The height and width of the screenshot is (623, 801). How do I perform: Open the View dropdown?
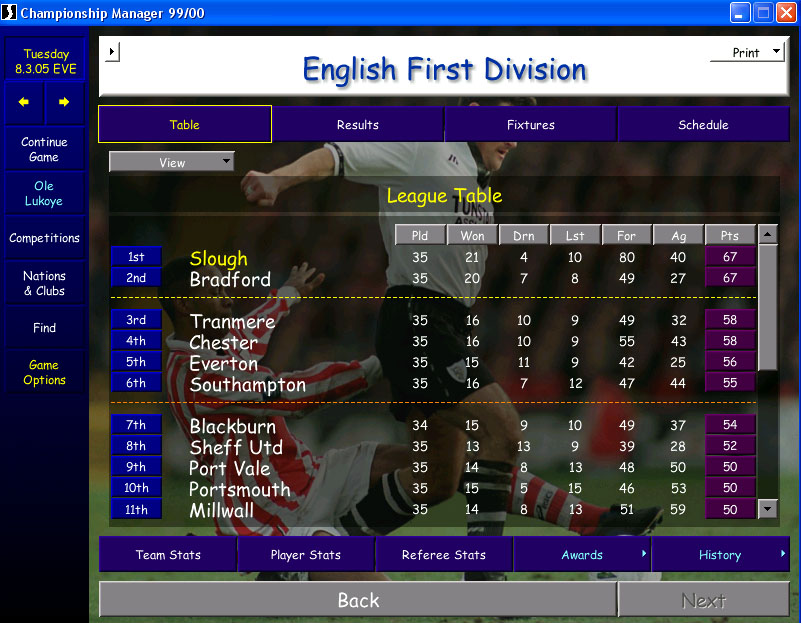coord(172,162)
